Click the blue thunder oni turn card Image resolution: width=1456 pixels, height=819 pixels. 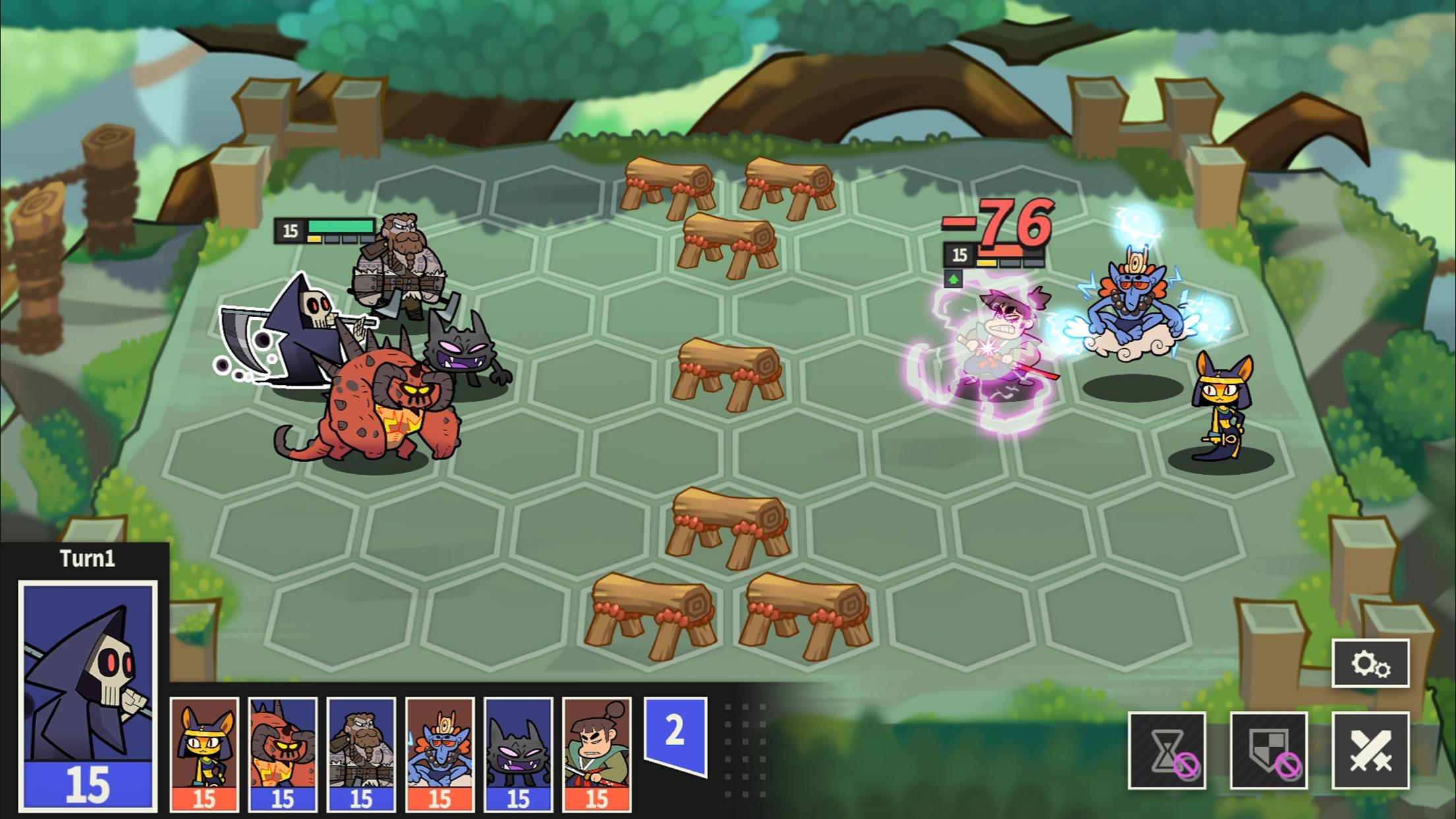[440, 754]
